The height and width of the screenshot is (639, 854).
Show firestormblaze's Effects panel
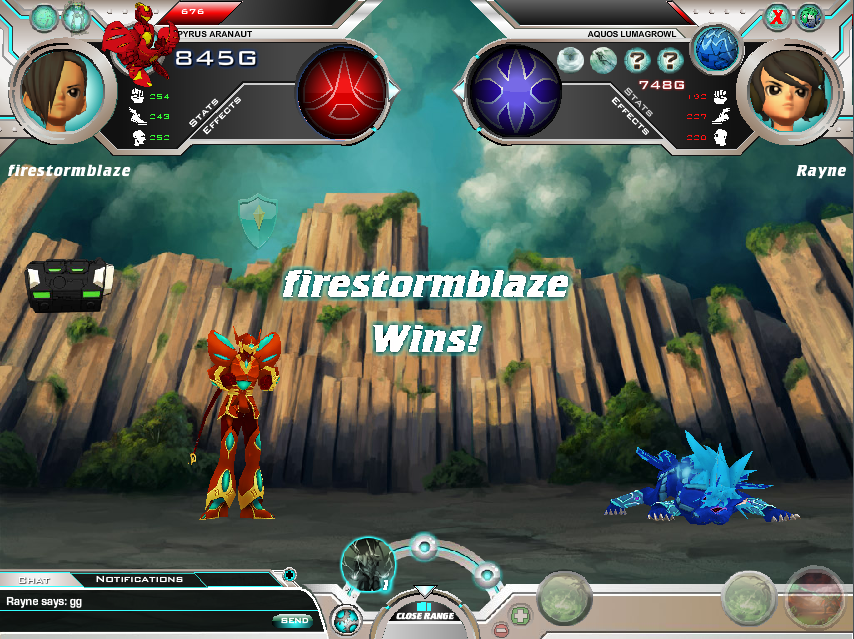point(220,119)
